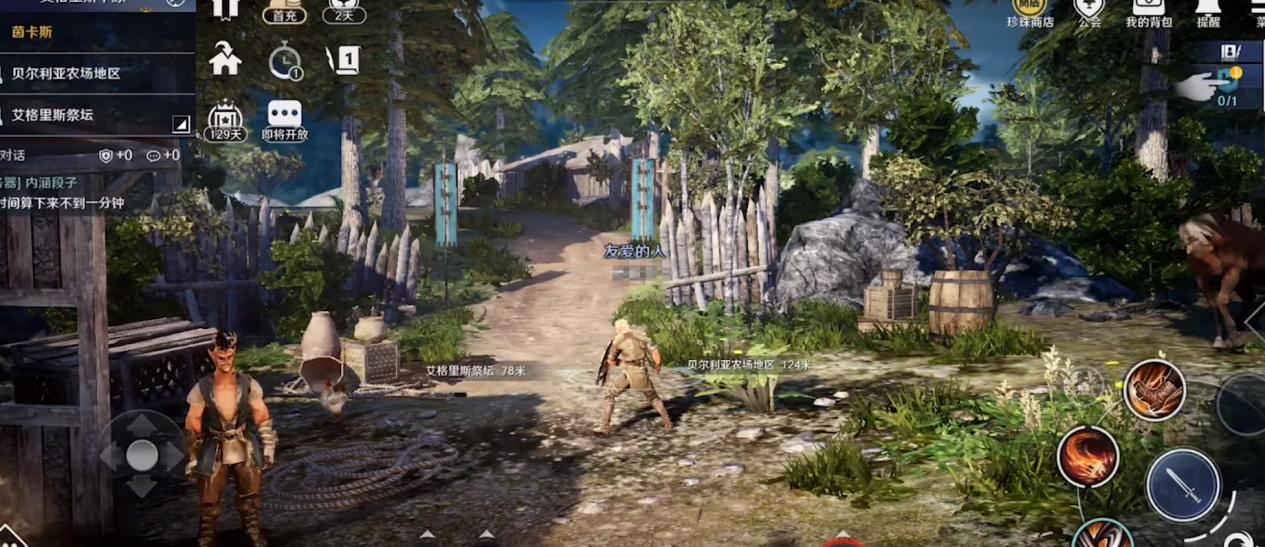This screenshot has height=547, width=1265.
Task: Activate the flaming boot kick skill
Action: [1154, 390]
